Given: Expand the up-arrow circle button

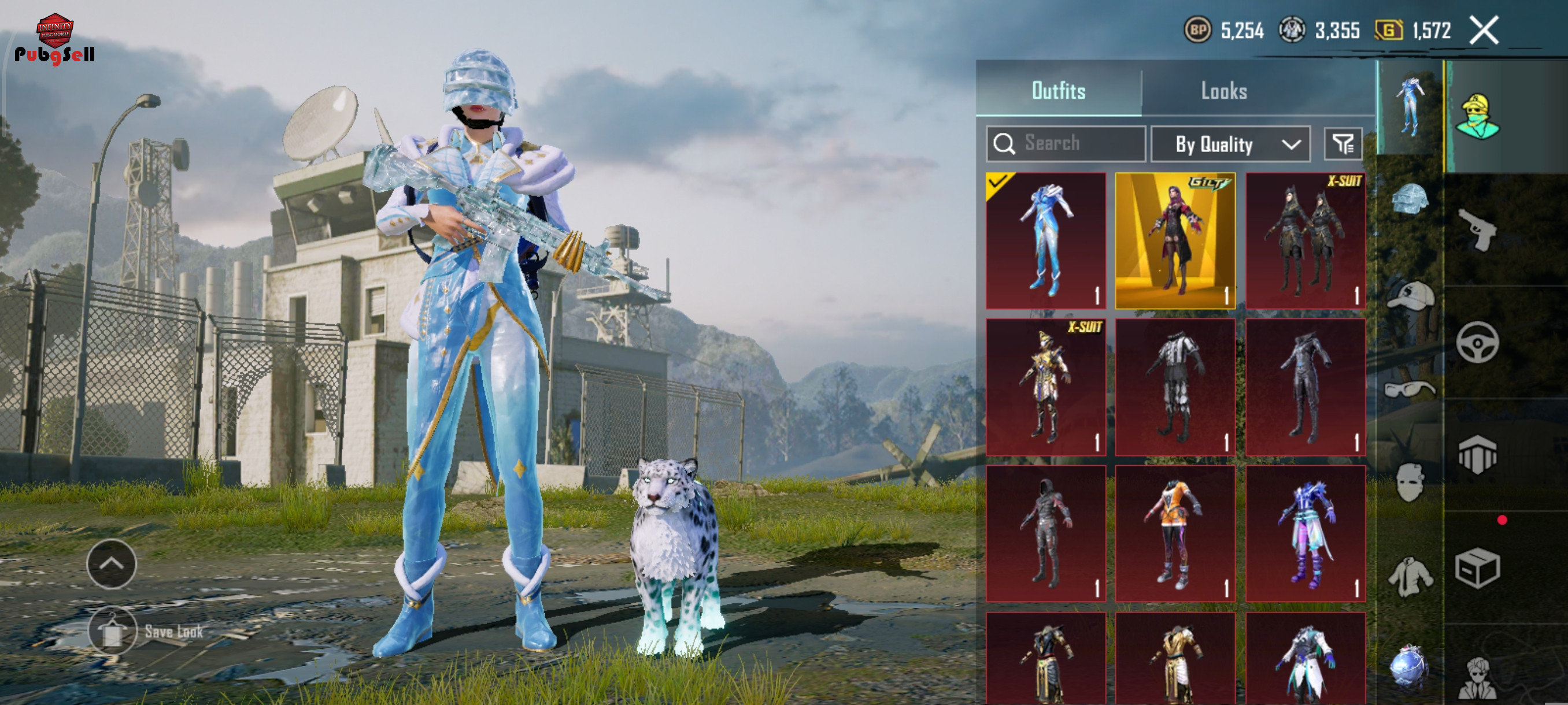Looking at the screenshot, I should pyautogui.click(x=112, y=564).
